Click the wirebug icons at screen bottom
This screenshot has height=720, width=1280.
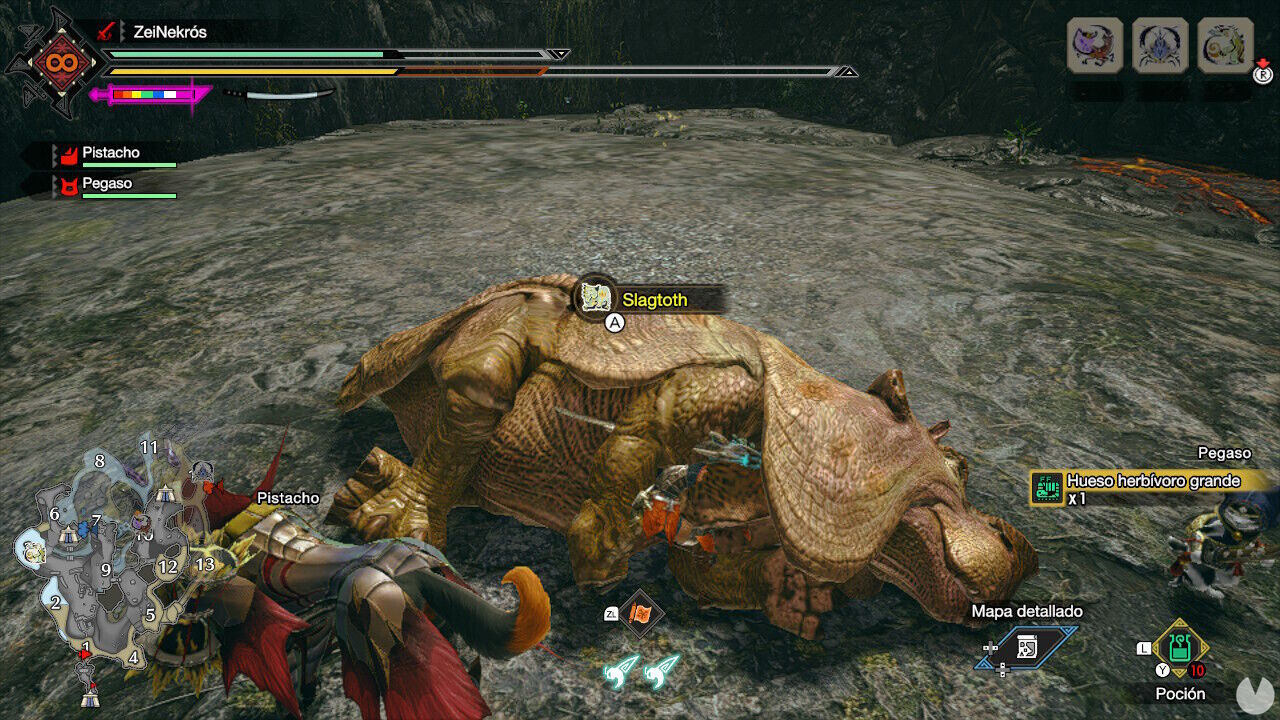point(638,672)
